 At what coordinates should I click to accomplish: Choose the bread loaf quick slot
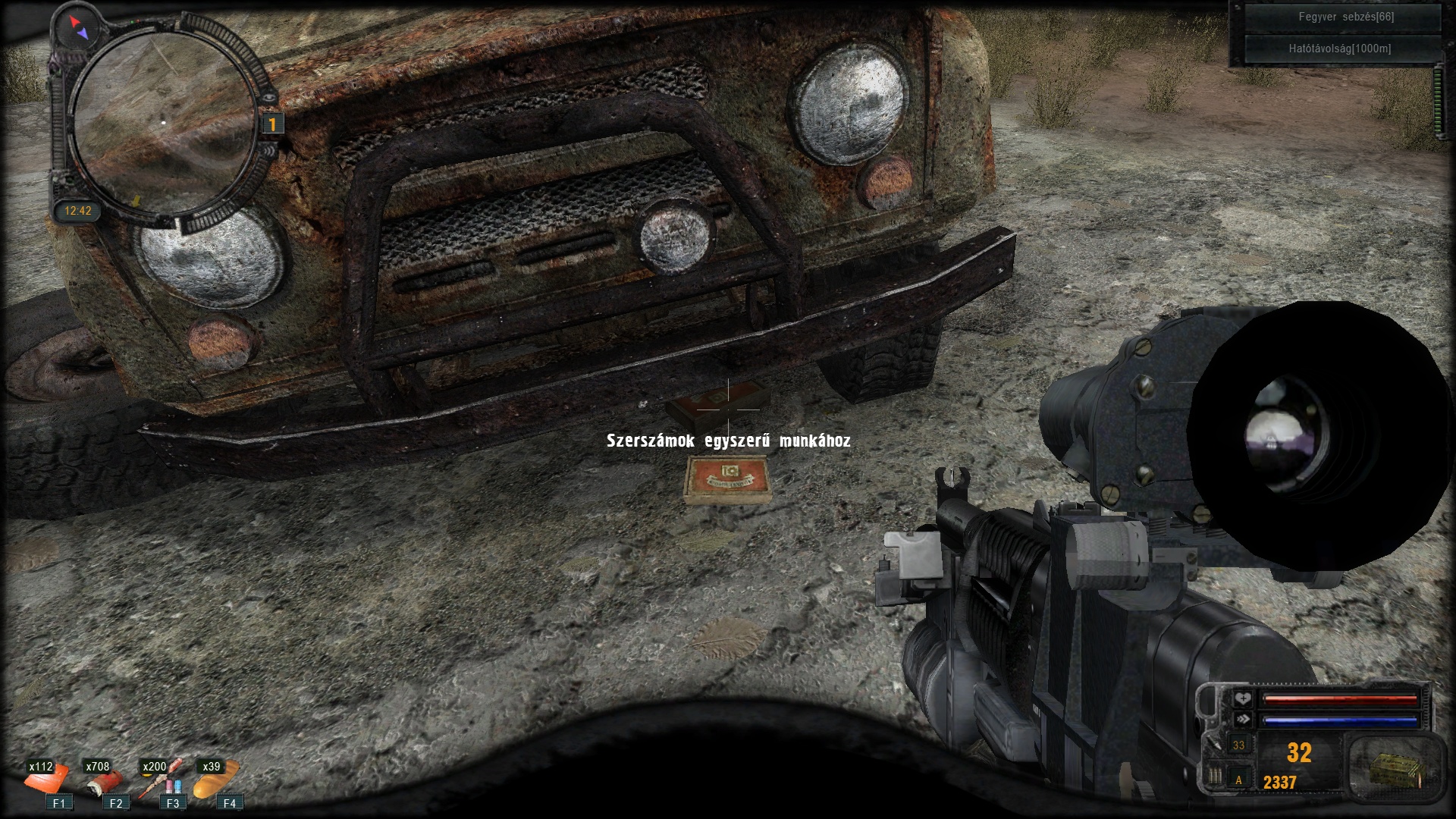216,780
